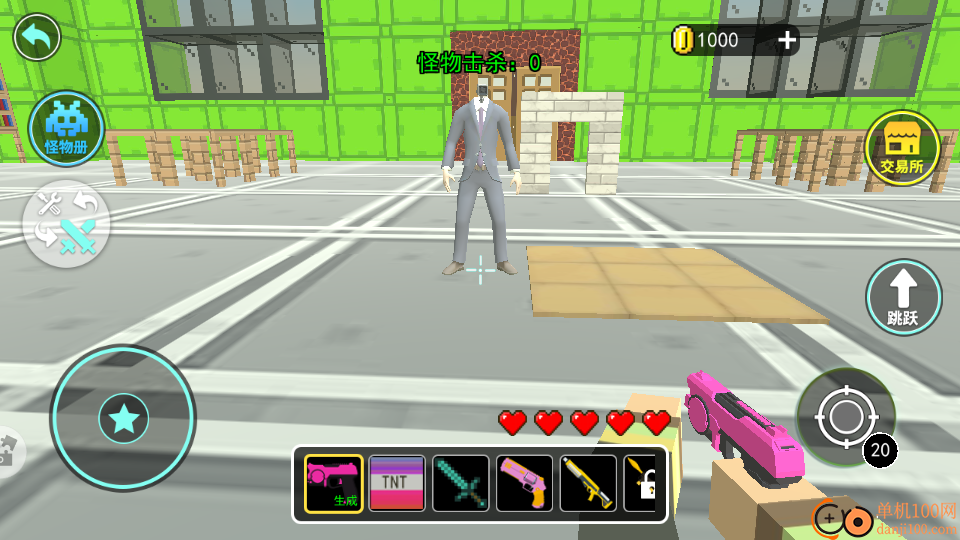Screen dimensions: 960x540
Task: Select the TNT block slot
Action: pos(397,484)
